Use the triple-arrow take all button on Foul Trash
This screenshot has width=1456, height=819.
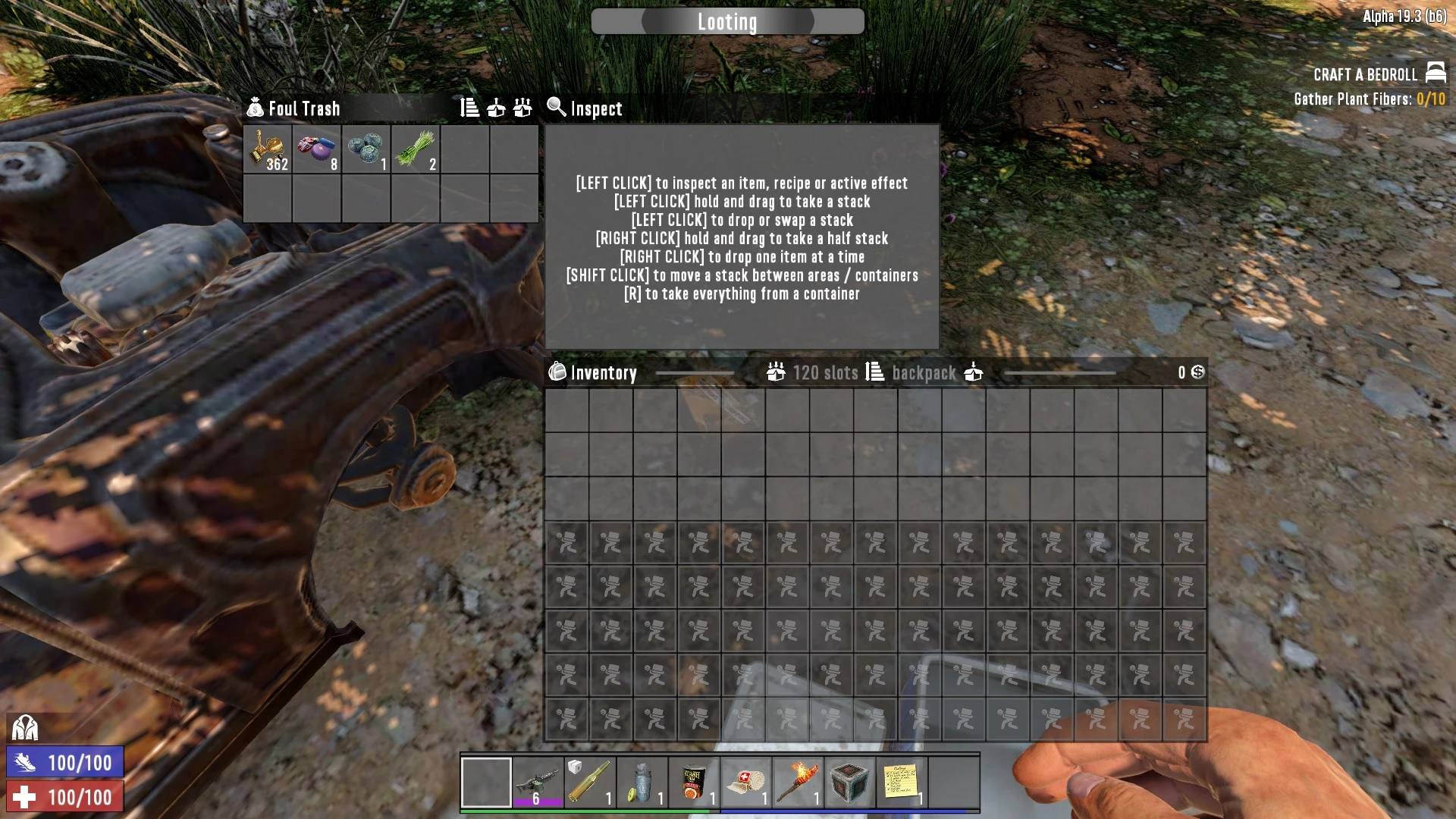click(522, 108)
